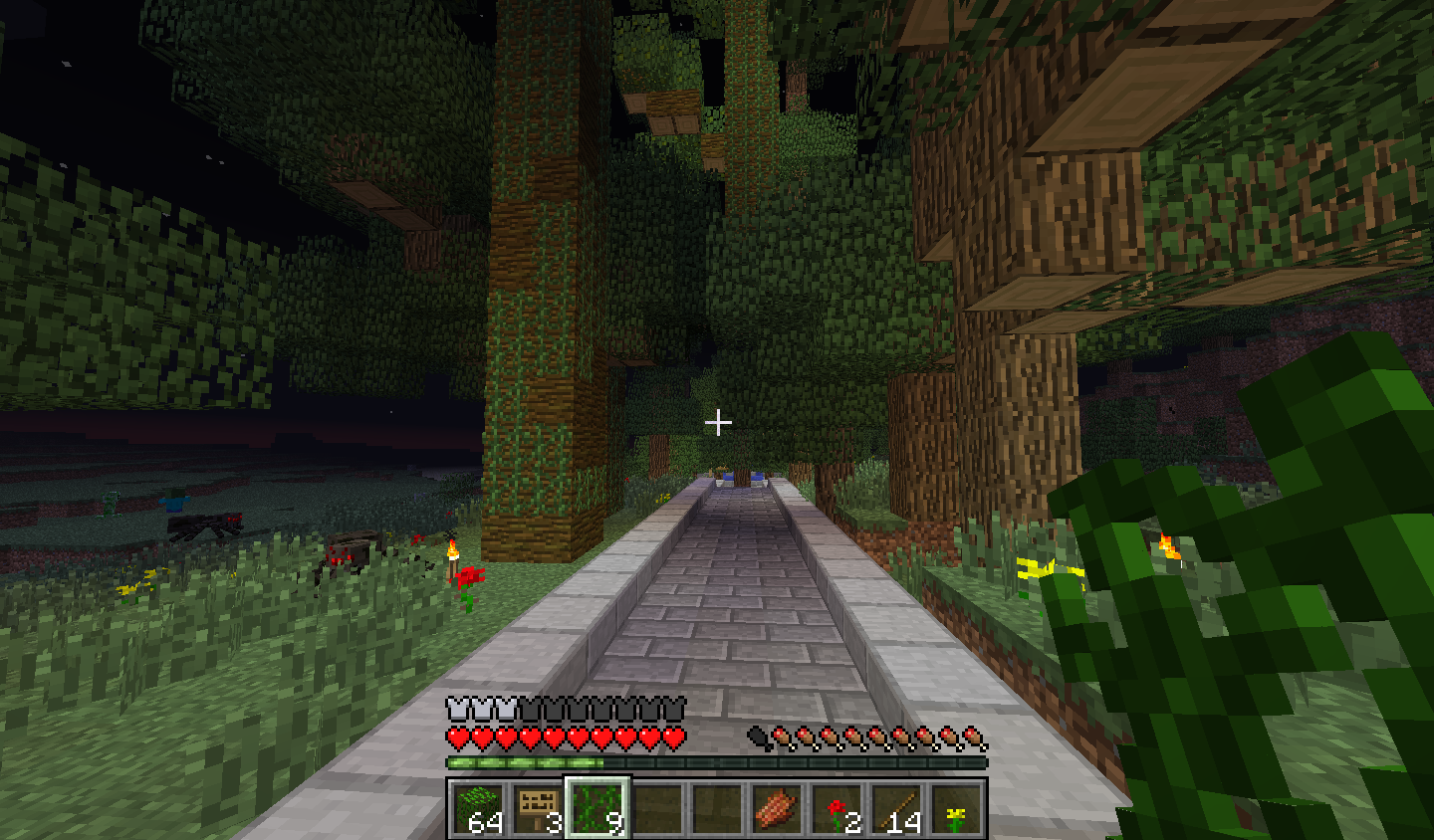Select the wooden sign hotbar slot
Image resolution: width=1434 pixels, height=840 pixels.
pos(537,807)
